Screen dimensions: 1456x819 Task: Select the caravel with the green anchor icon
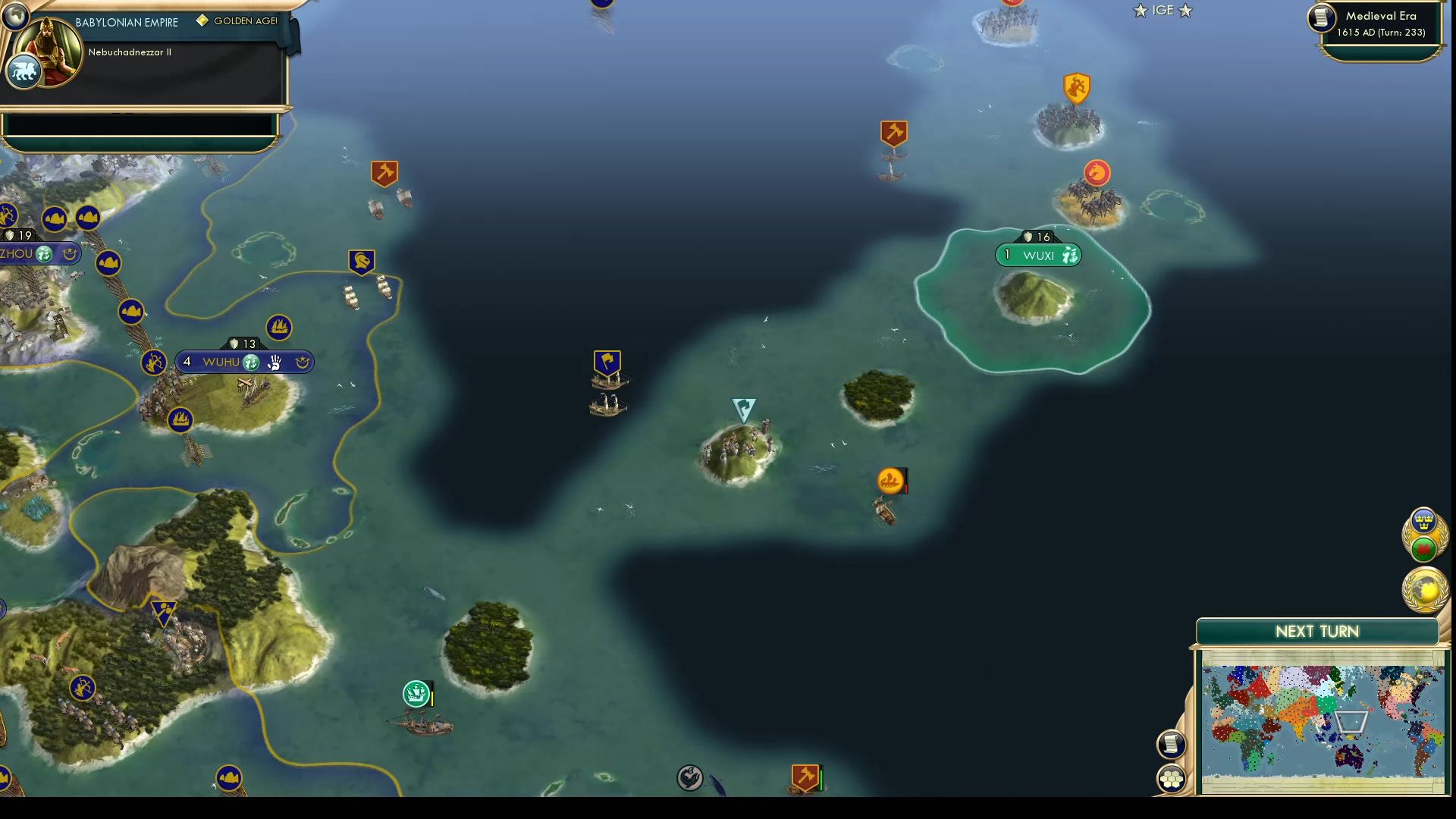click(415, 692)
